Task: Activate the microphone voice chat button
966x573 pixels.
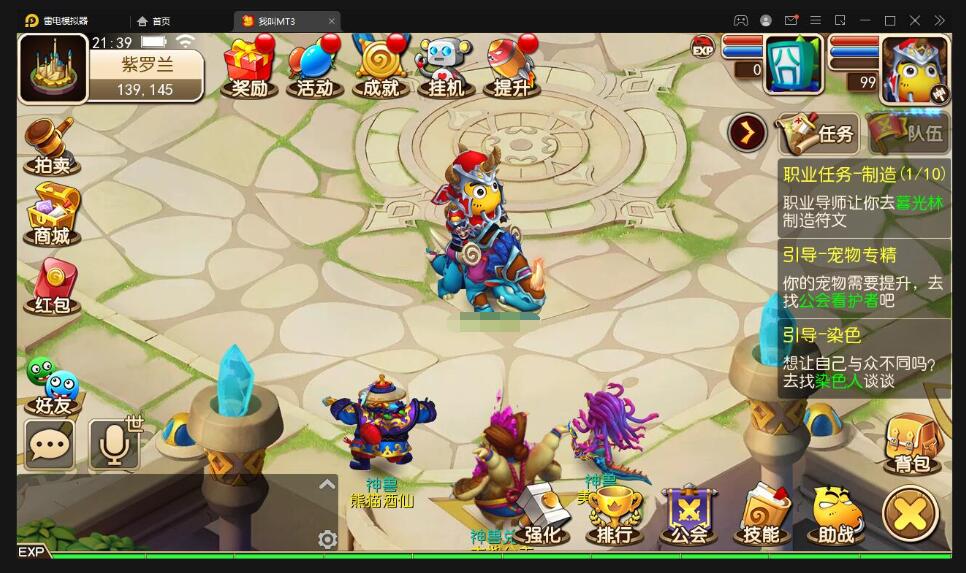Action: click(x=114, y=444)
